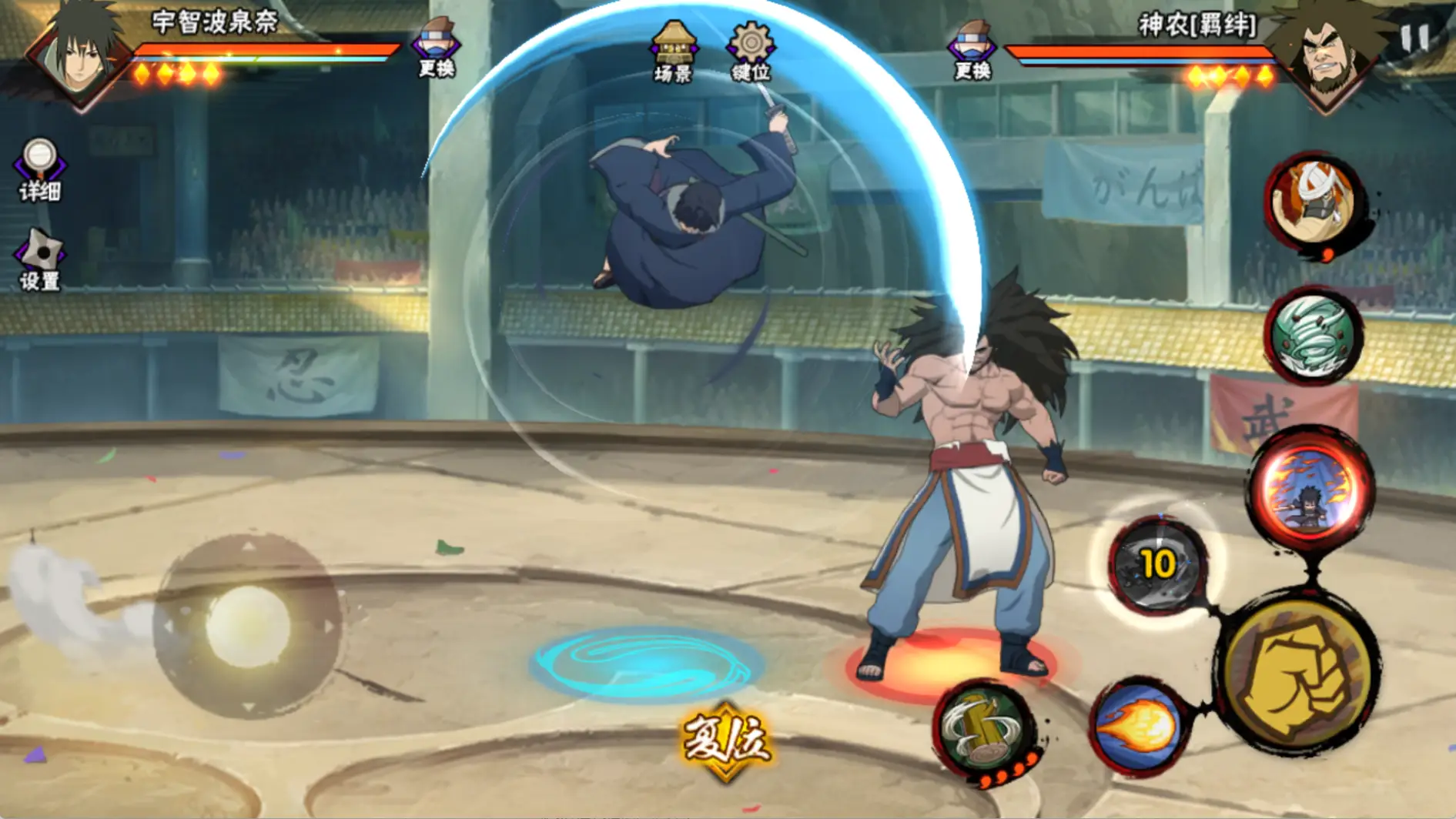Open the 场景 scene selector
This screenshot has width=1456, height=819.
pyautogui.click(x=673, y=51)
